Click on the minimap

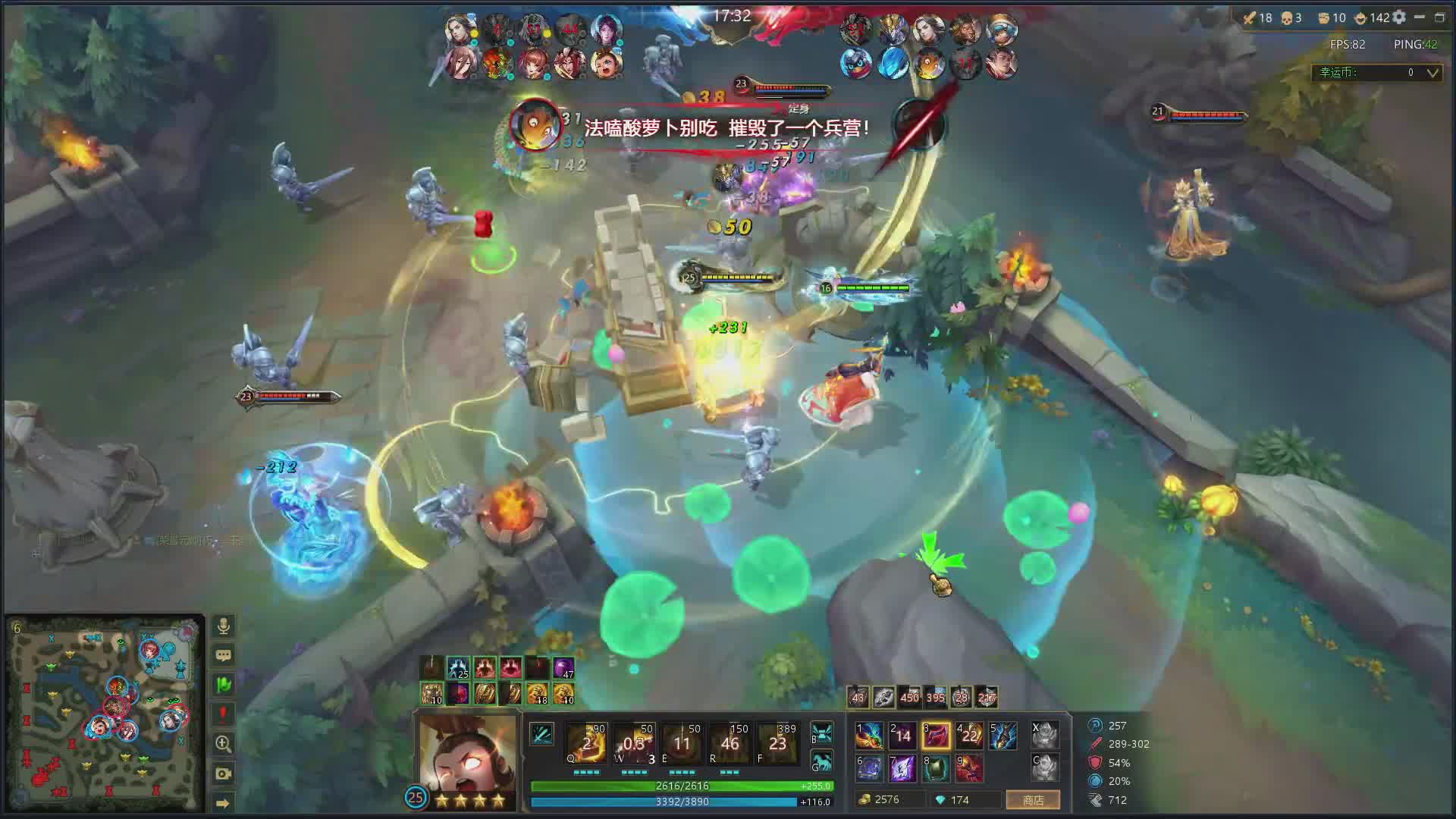pyautogui.click(x=105, y=713)
